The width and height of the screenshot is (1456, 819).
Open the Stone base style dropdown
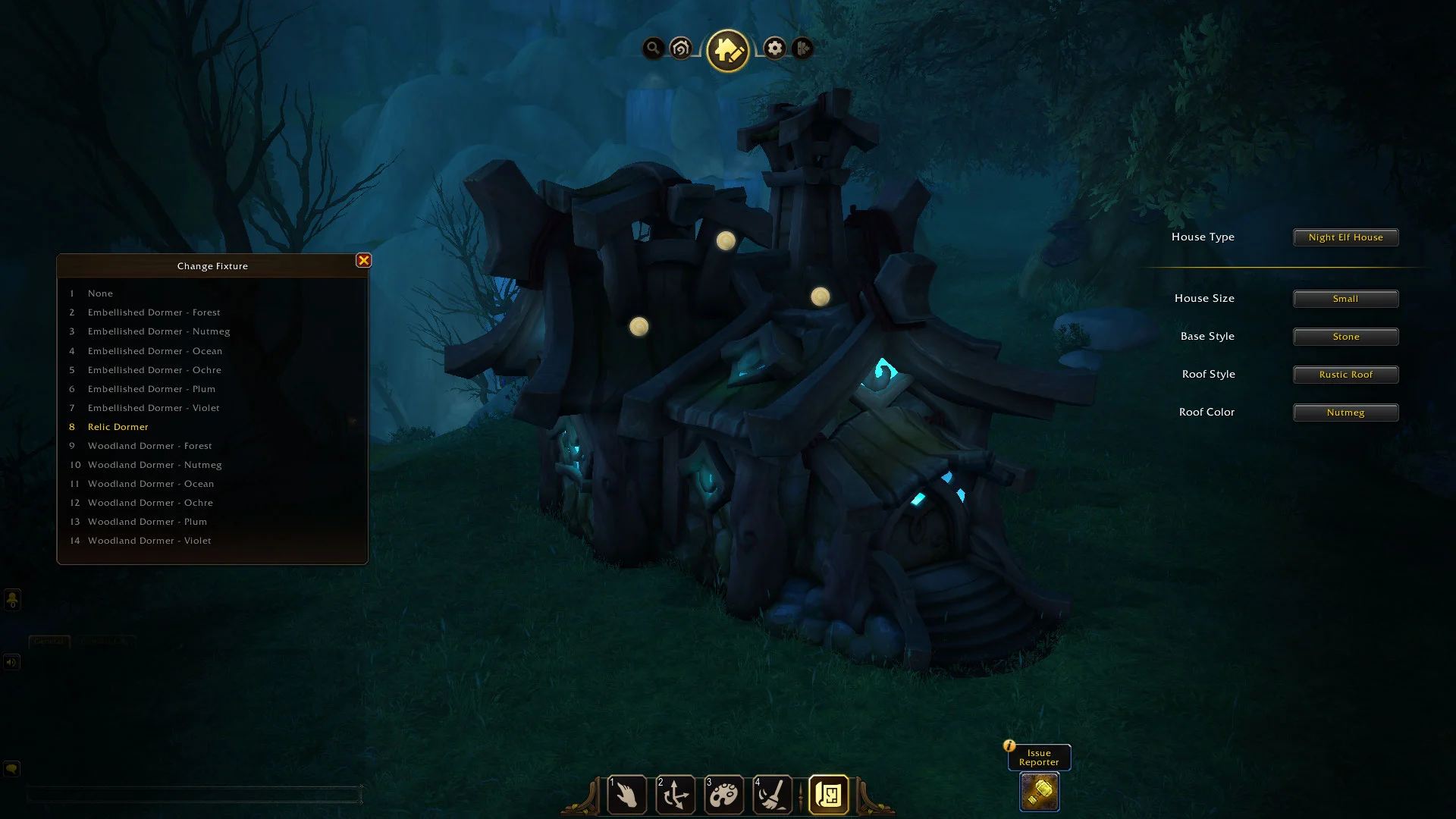[x=1345, y=337]
